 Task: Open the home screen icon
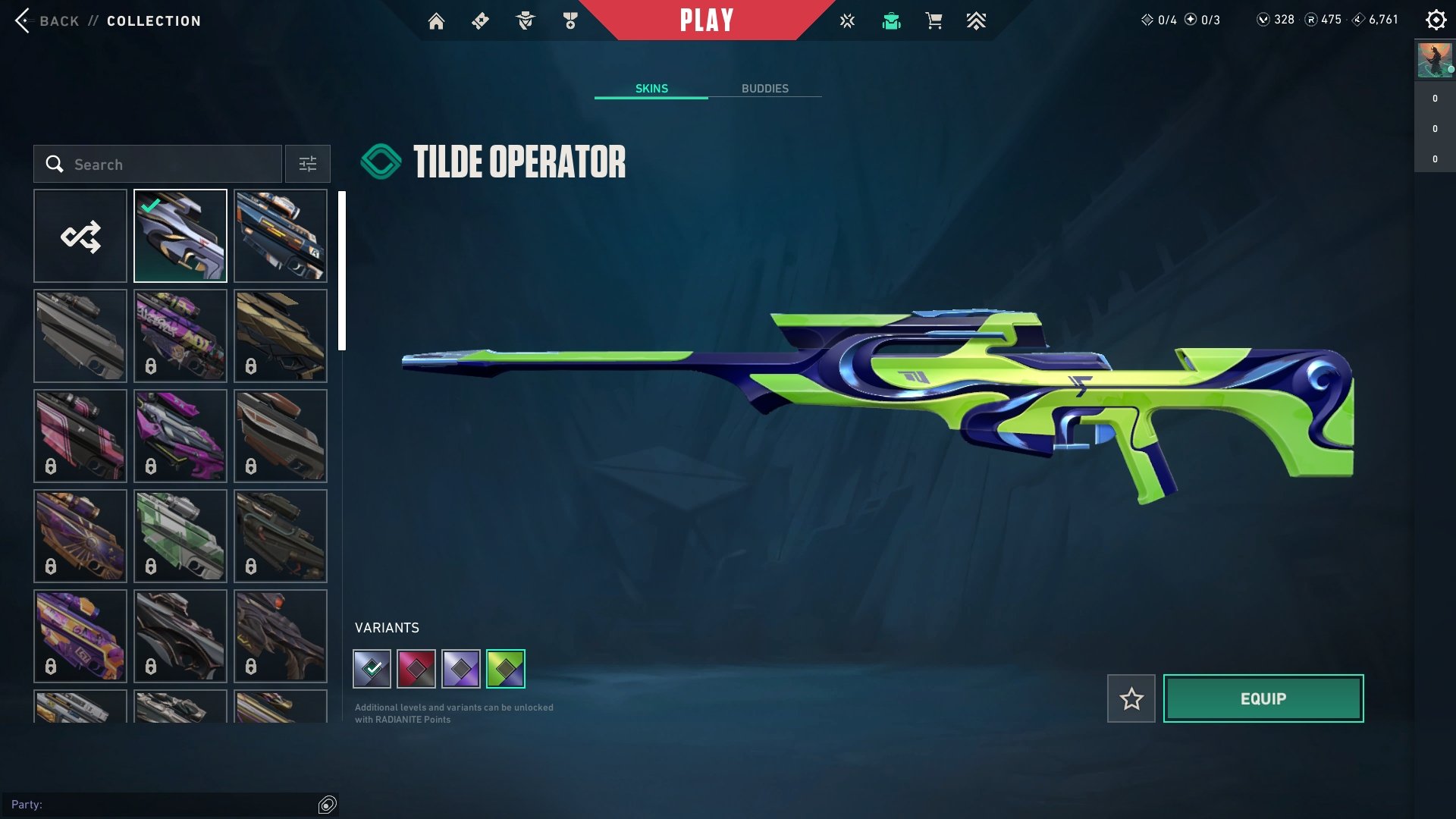click(436, 21)
